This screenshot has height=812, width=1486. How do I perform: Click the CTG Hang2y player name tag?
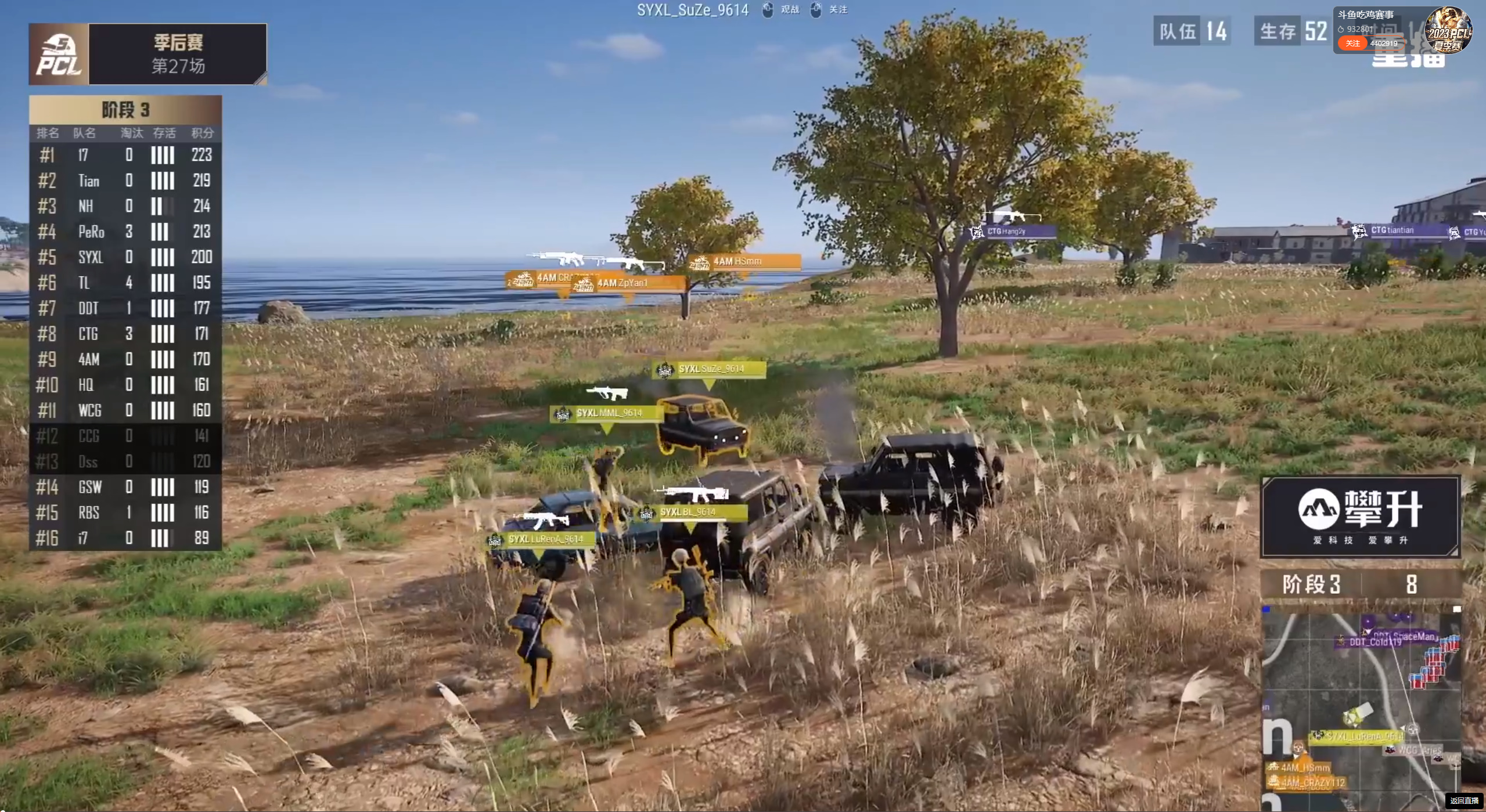1013,232
